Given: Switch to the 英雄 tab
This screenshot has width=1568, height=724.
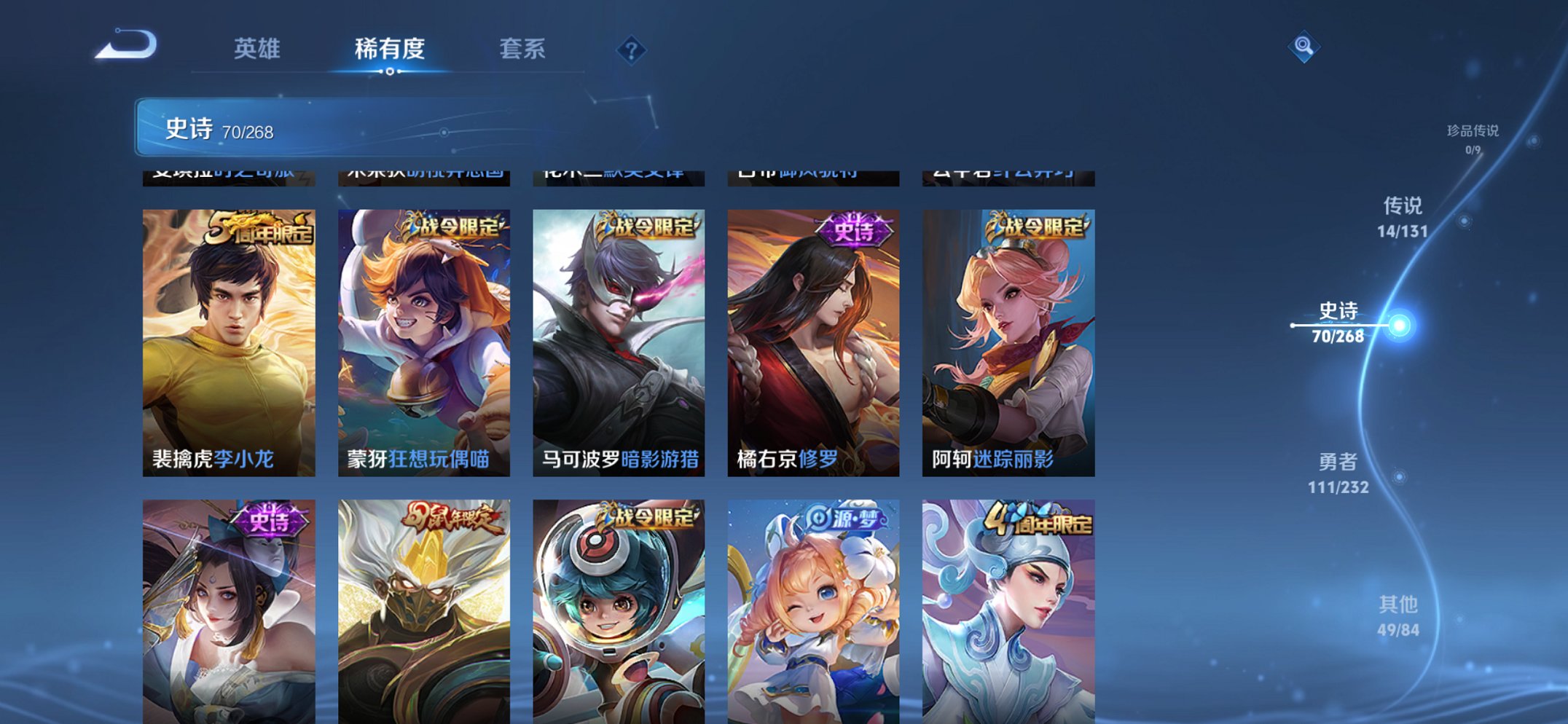Looking at the screenshot, I should click(256, 50).
